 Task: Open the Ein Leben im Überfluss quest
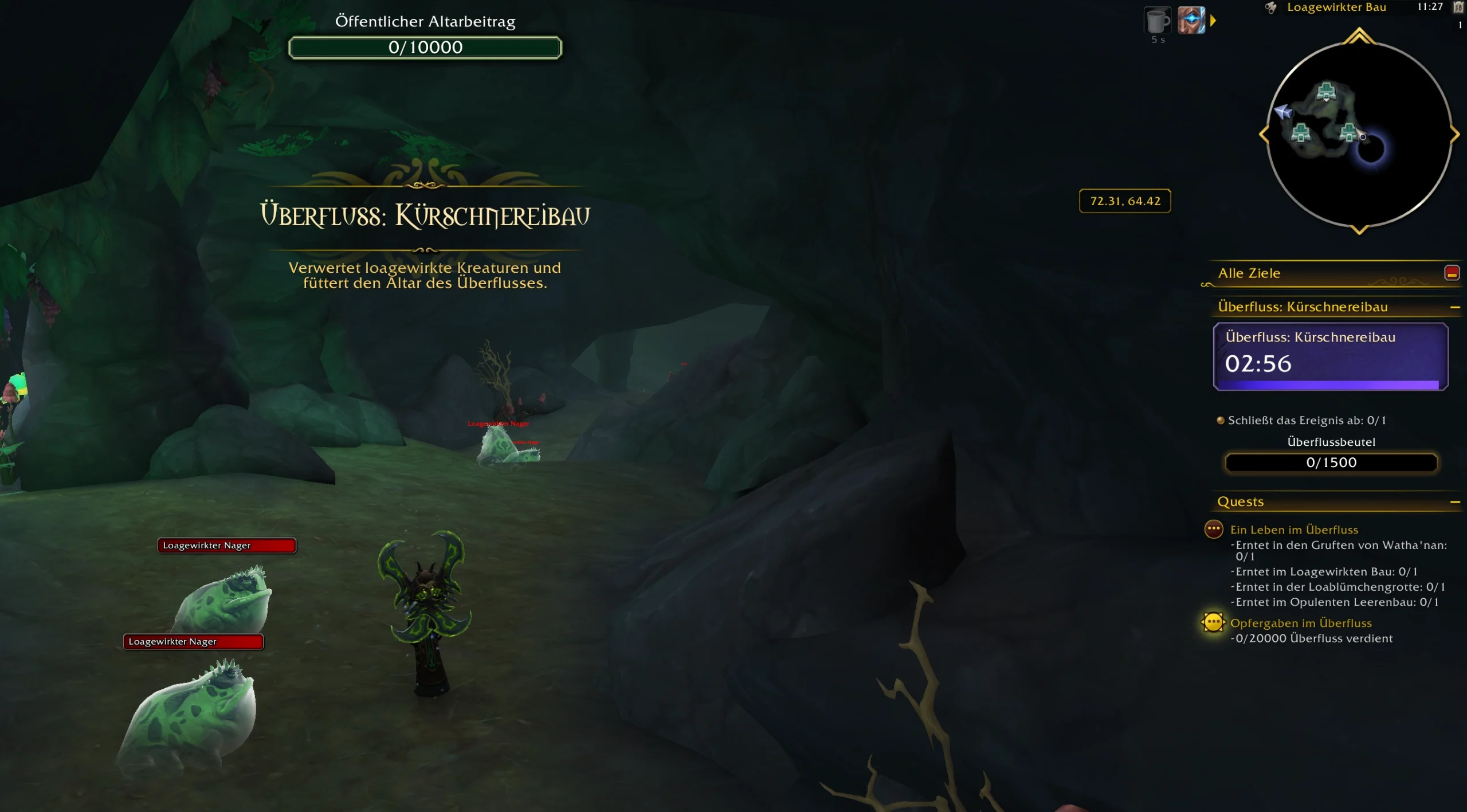[1294, 530]
